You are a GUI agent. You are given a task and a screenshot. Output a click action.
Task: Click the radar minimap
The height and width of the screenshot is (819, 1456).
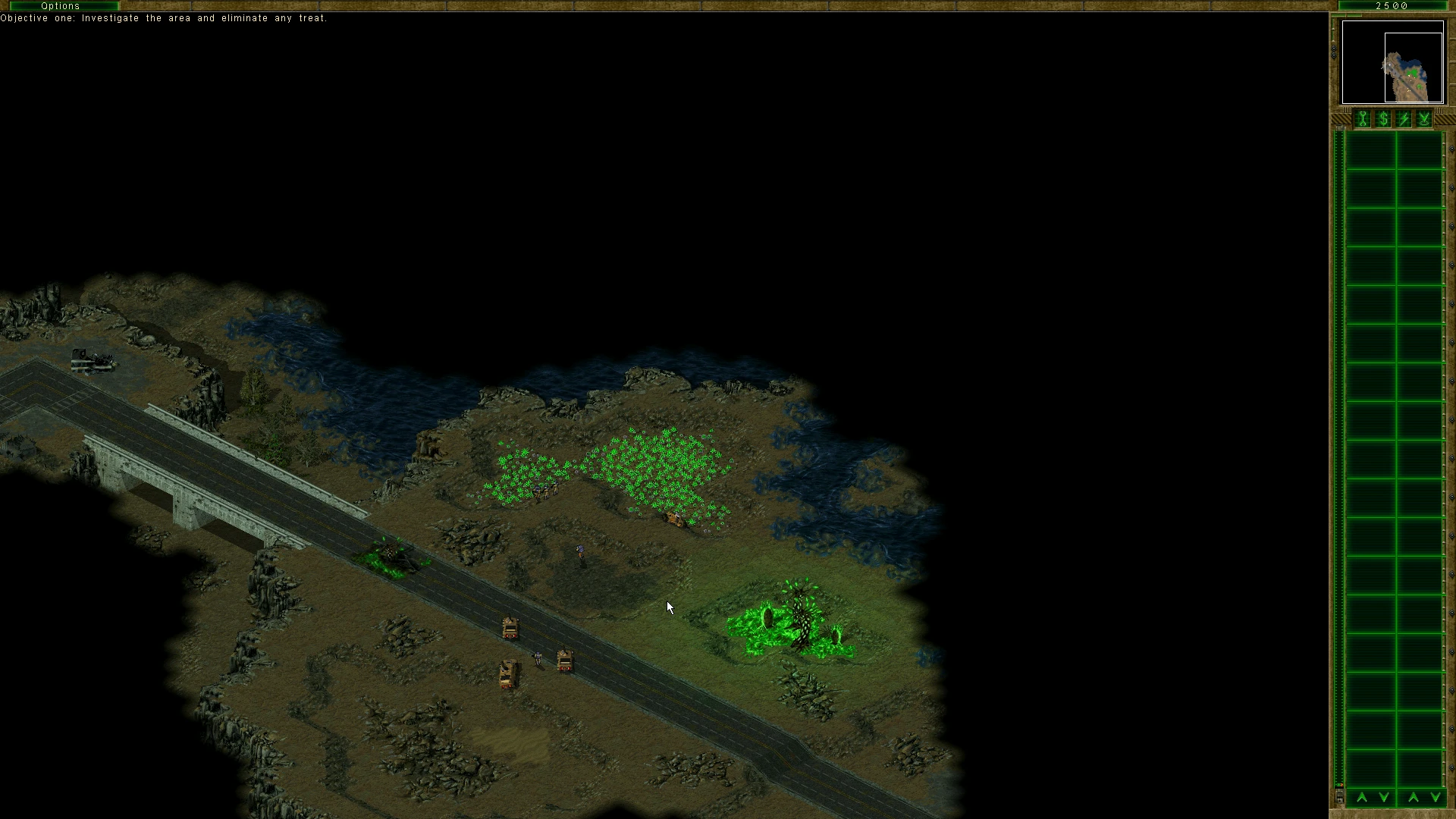[1392, 62]
